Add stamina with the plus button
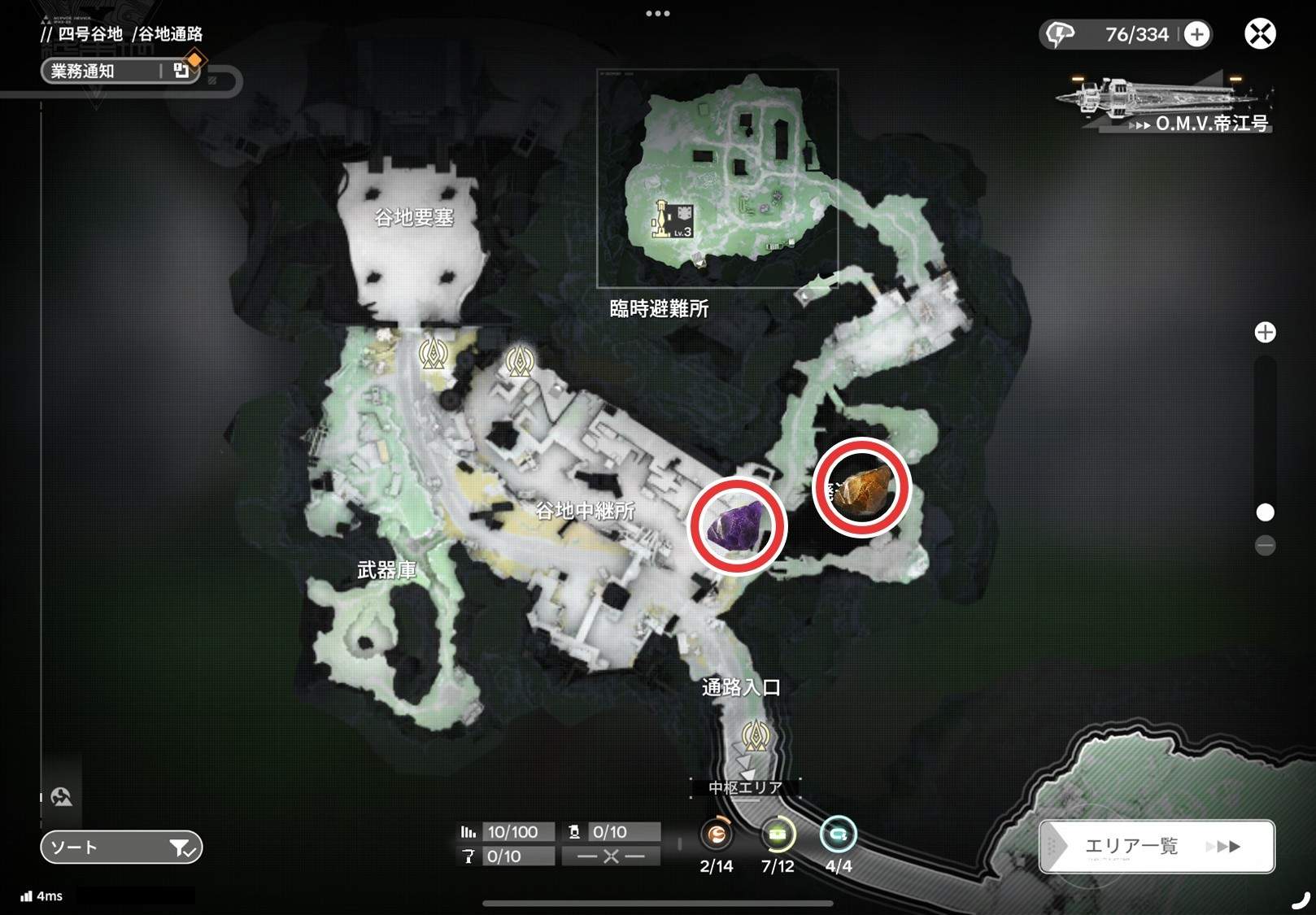This screenshot has height=915, width=1316. coord(1196,34)
